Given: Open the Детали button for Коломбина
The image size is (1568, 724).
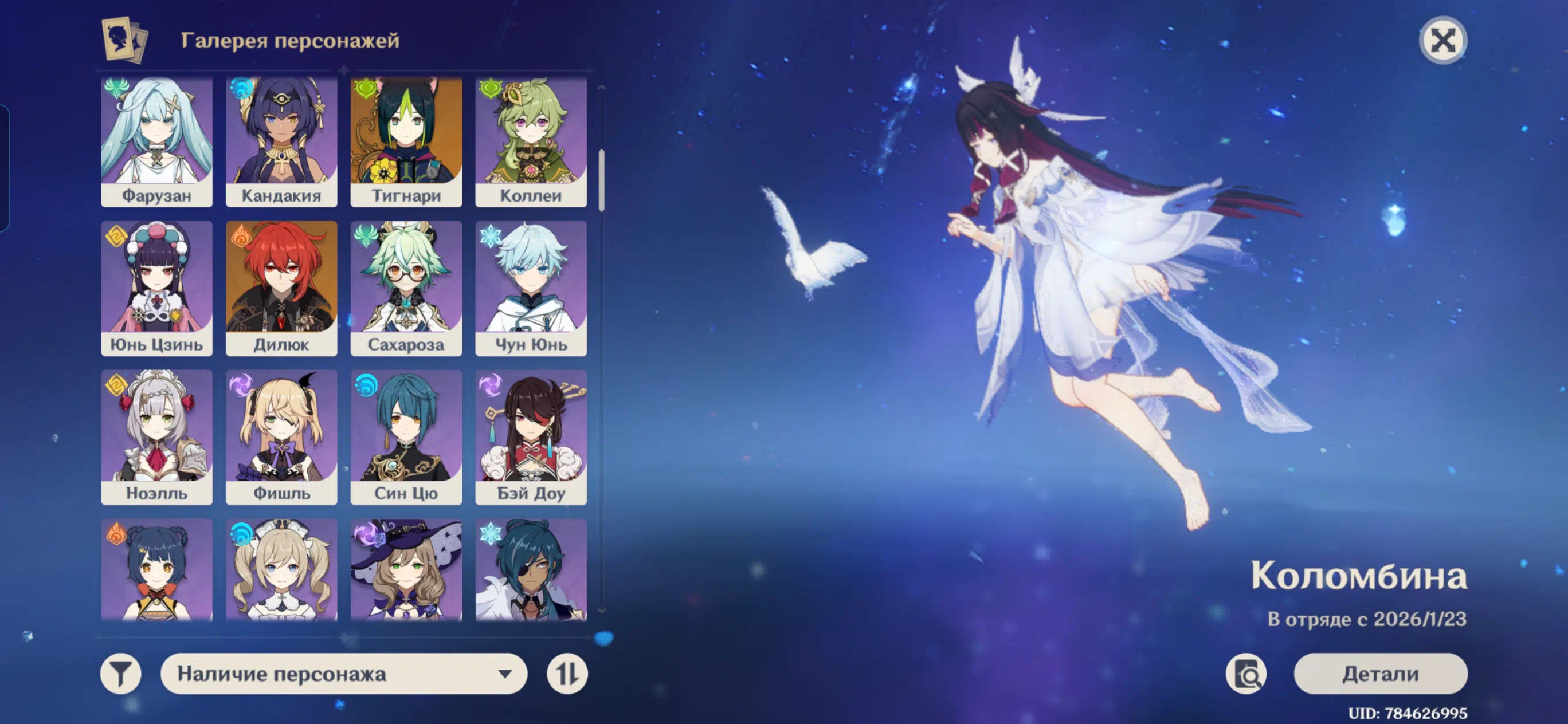Looking at the screenshot, I should coord(1380,674).
